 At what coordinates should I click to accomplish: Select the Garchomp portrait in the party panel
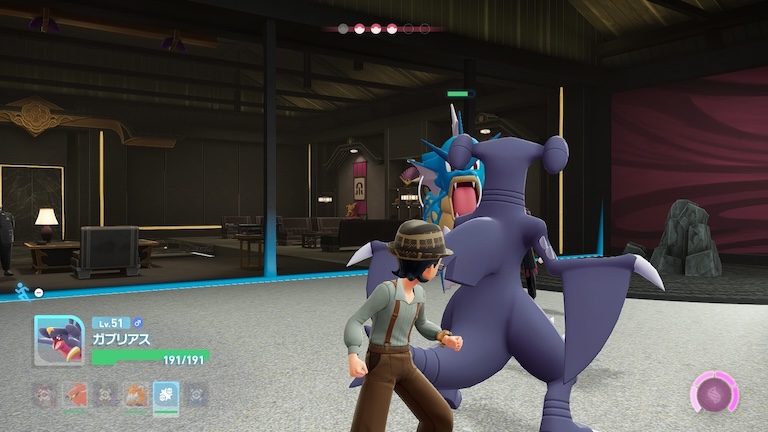click(x=59, y=341)
